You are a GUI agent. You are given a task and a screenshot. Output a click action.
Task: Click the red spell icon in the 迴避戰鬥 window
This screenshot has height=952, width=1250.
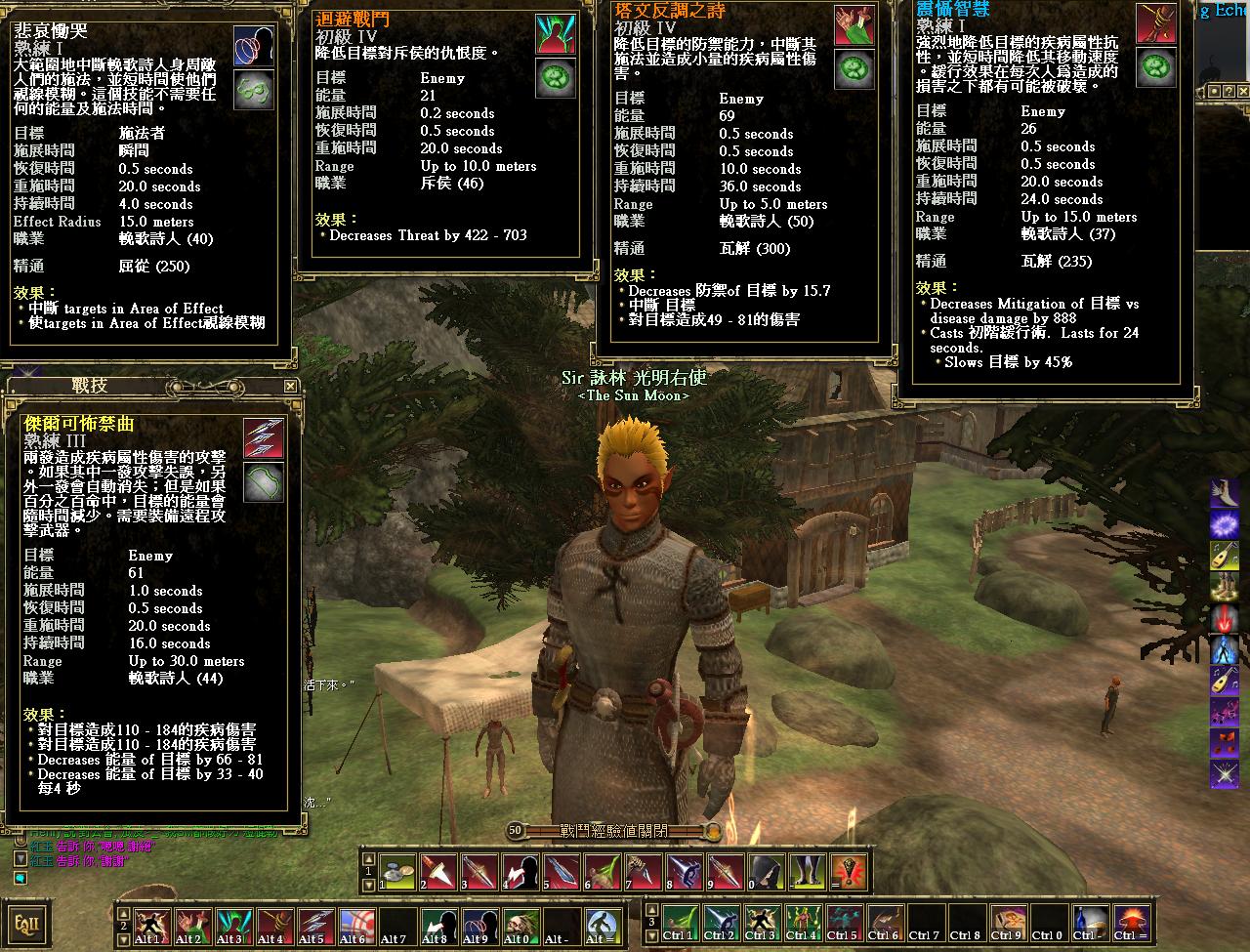click(x=554, y=31)
